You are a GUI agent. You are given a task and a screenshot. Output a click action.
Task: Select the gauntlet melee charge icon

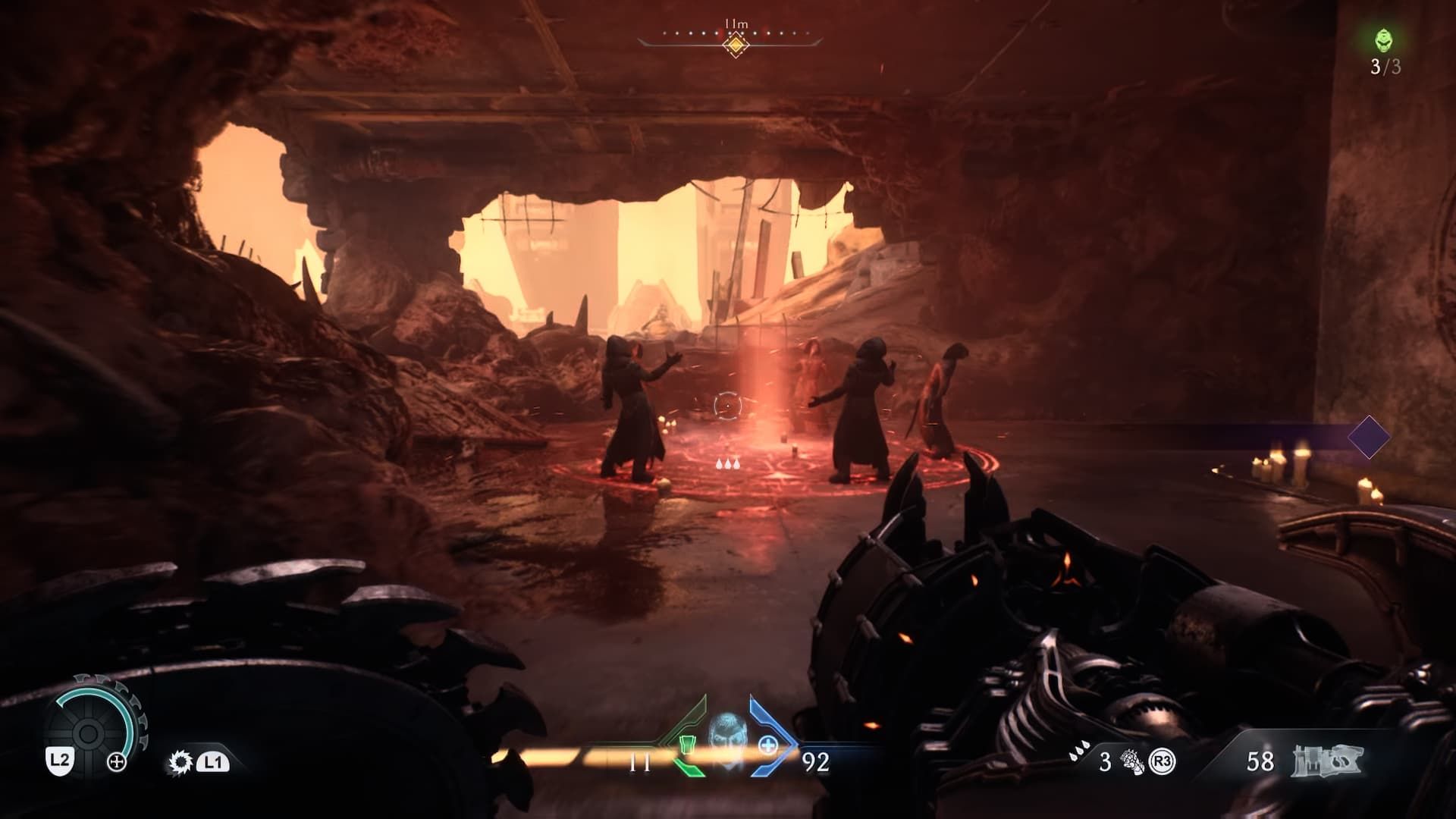[1132, 762]
